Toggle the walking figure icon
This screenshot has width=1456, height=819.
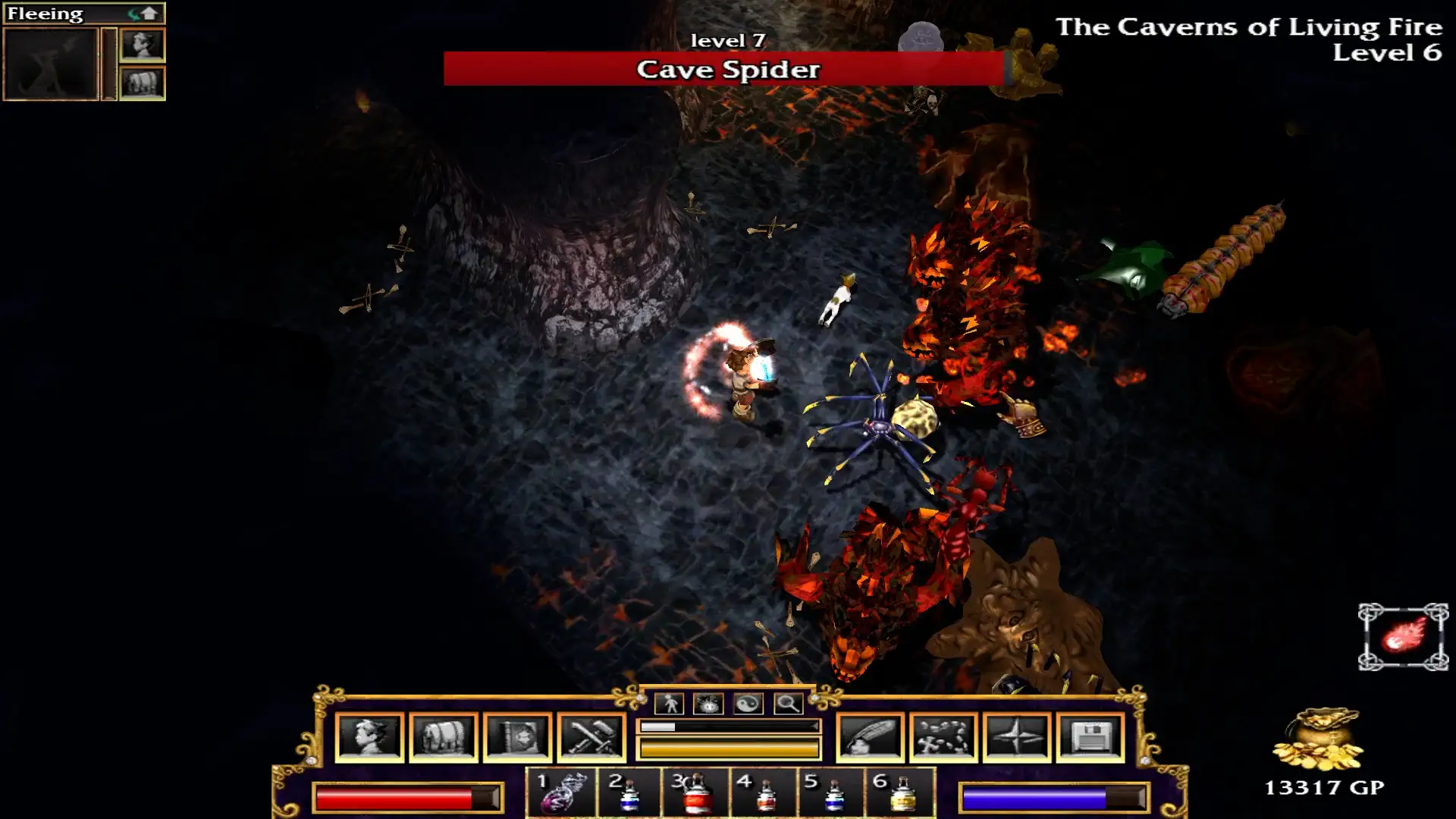pos(670,704)
